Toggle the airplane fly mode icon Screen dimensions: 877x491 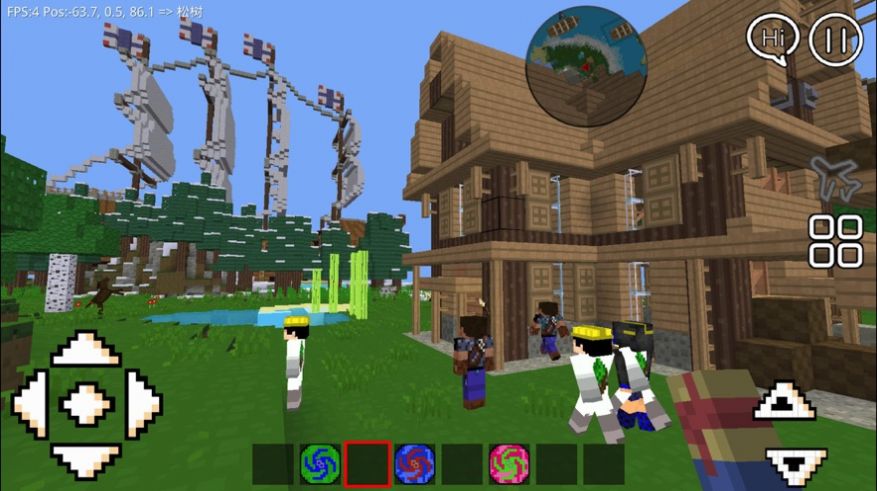[835, 177]
